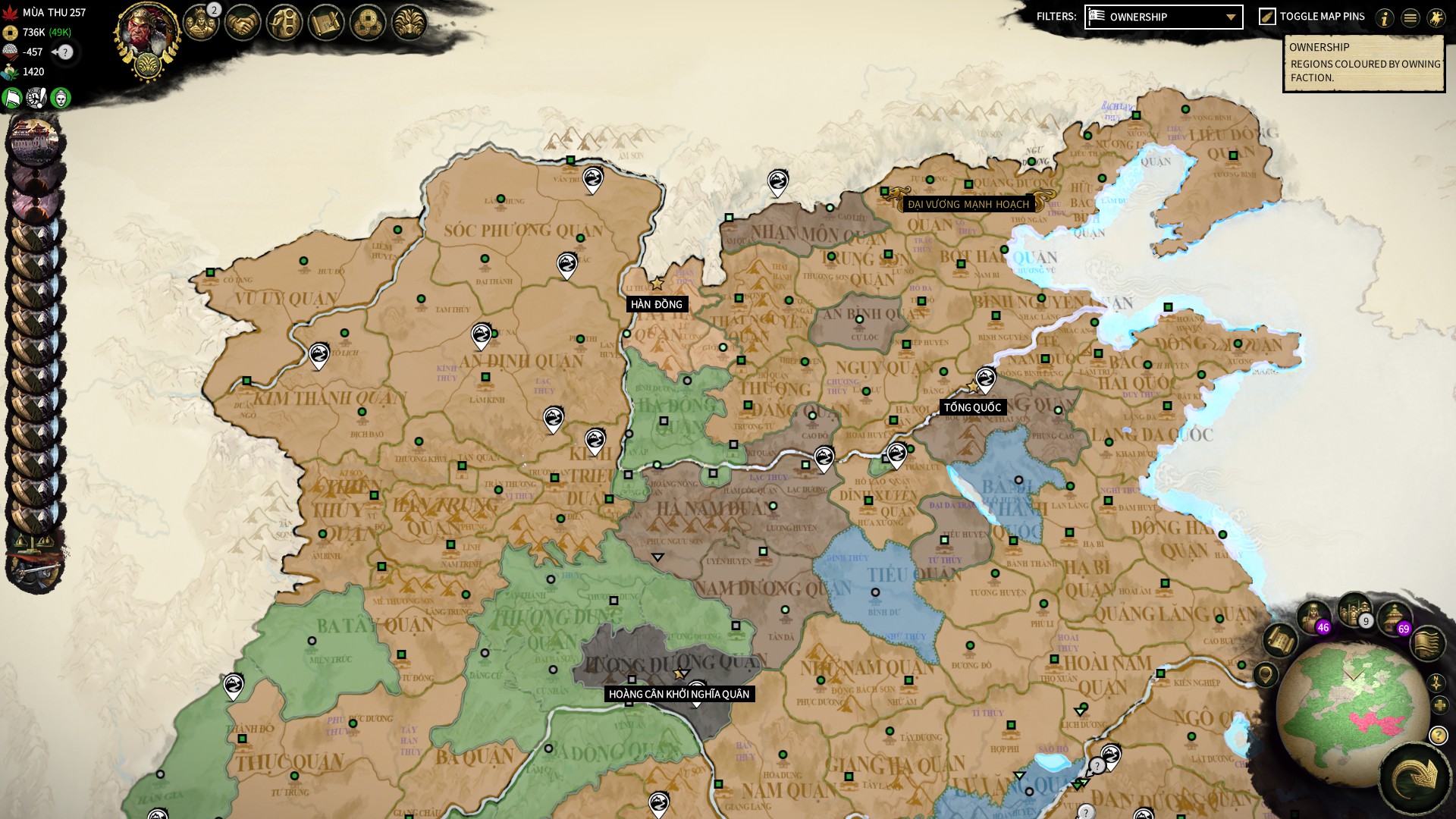Image resolution: width=1456 pixels, height=819 pixels.
Task: Tick the Toggle Map Pins checkbox
Action: click(x=1267, y=17)
